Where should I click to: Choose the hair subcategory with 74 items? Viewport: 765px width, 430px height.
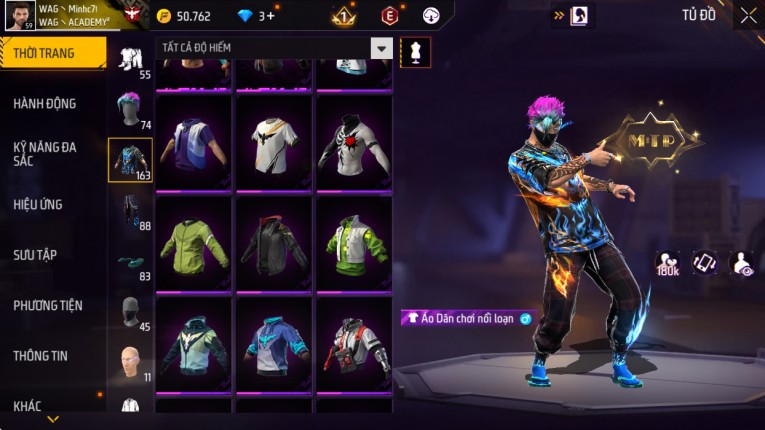pyautogui.click(x=130, y=110)
